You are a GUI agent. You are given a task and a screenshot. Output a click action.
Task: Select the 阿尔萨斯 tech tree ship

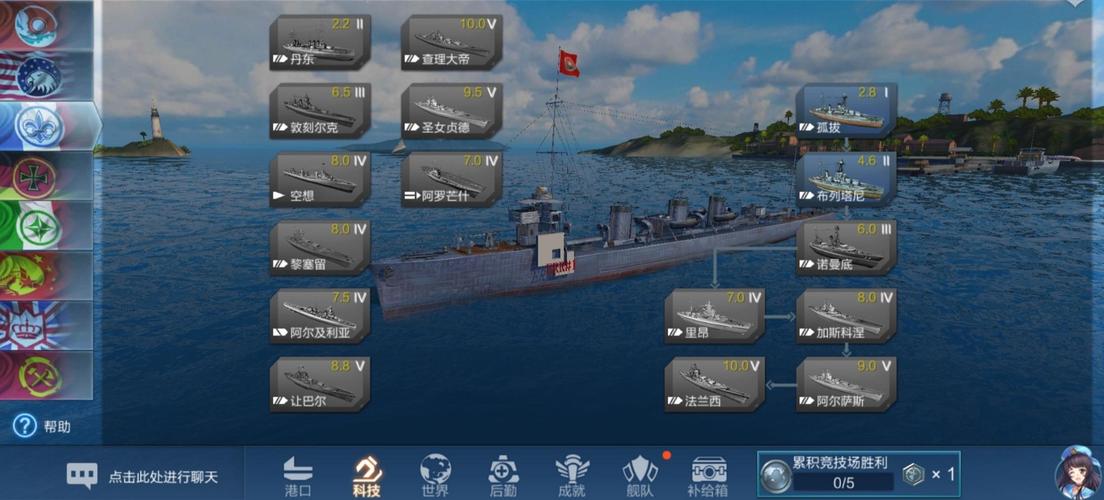point(846,384)
